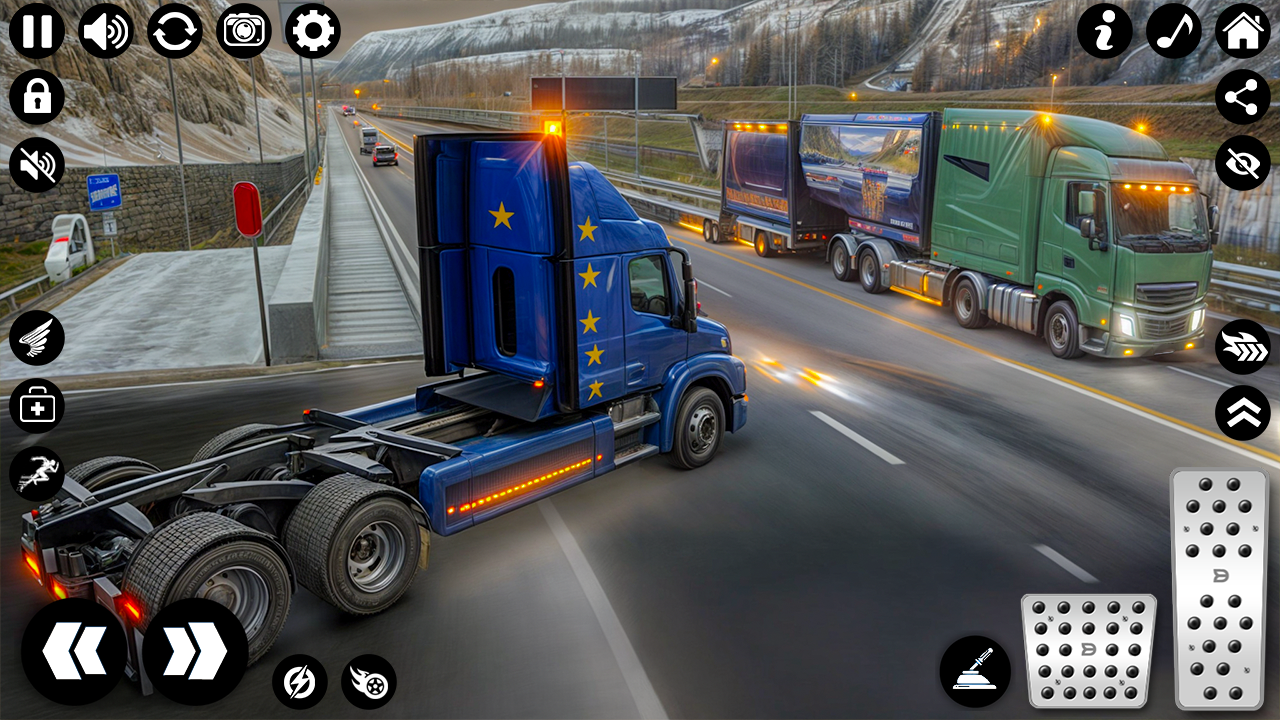This screenshot has width=1280, height=720.
Task: Toggle the music note button
Action: [1174, 31]
